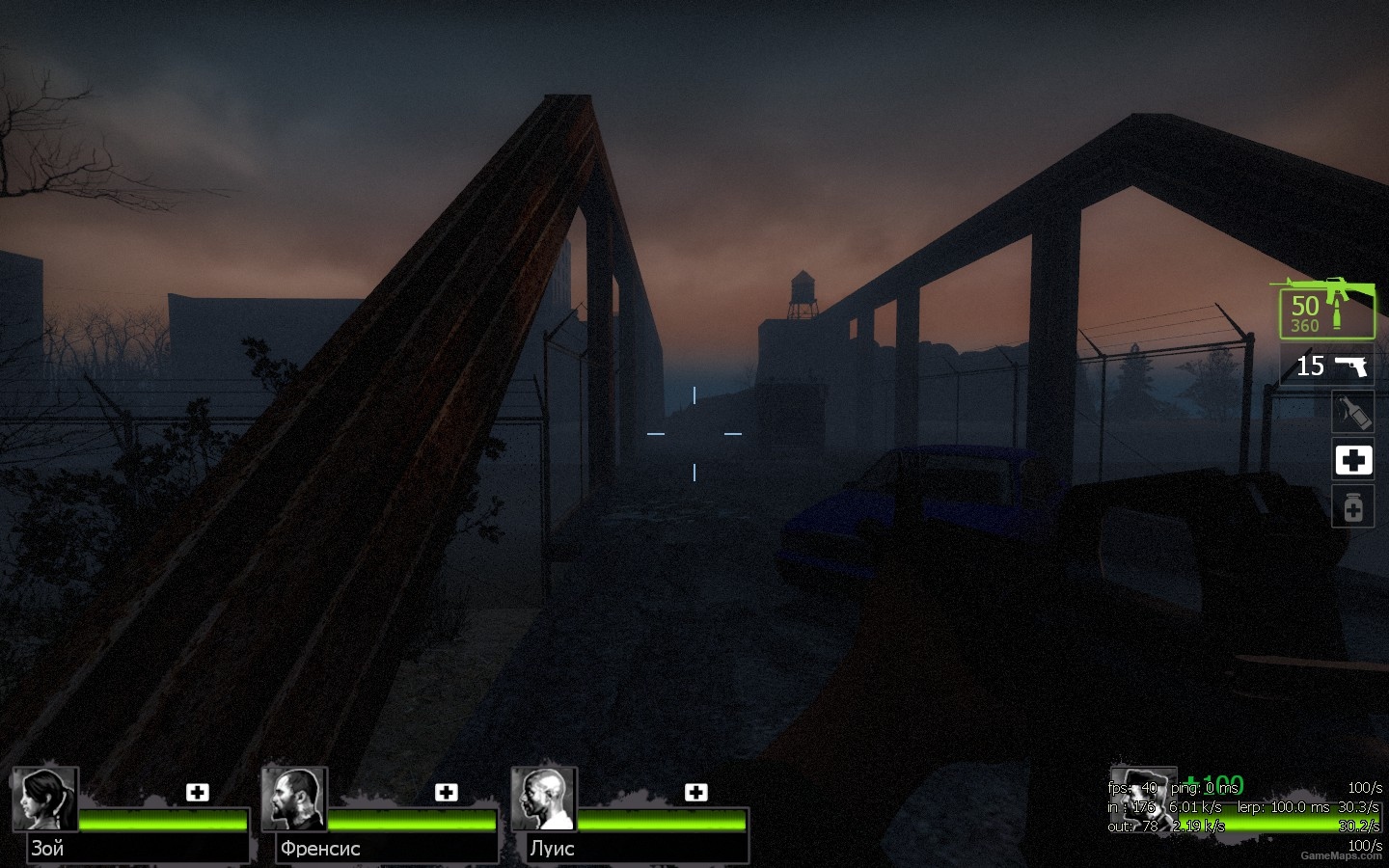Click the medkit icon beside Зой's portrait
Image resolution: width=1389 pixels, height=868 pixels.
point(198,792)
